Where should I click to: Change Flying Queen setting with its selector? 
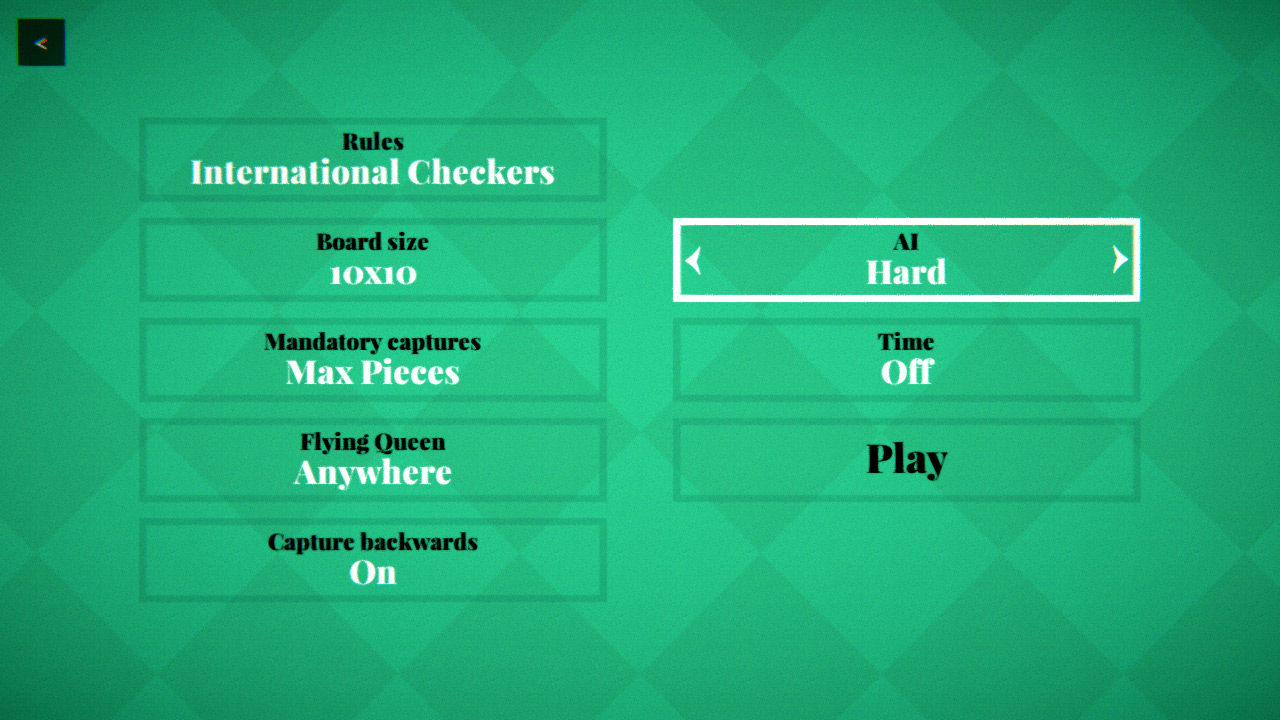click(373, 459)
